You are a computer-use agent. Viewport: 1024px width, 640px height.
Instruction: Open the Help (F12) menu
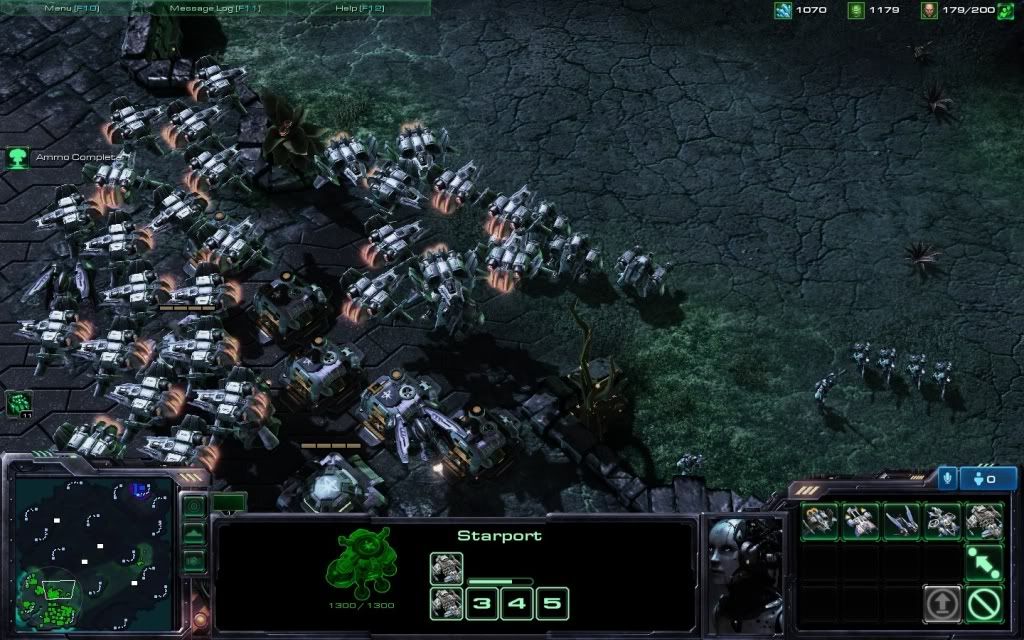coord(359,7)
